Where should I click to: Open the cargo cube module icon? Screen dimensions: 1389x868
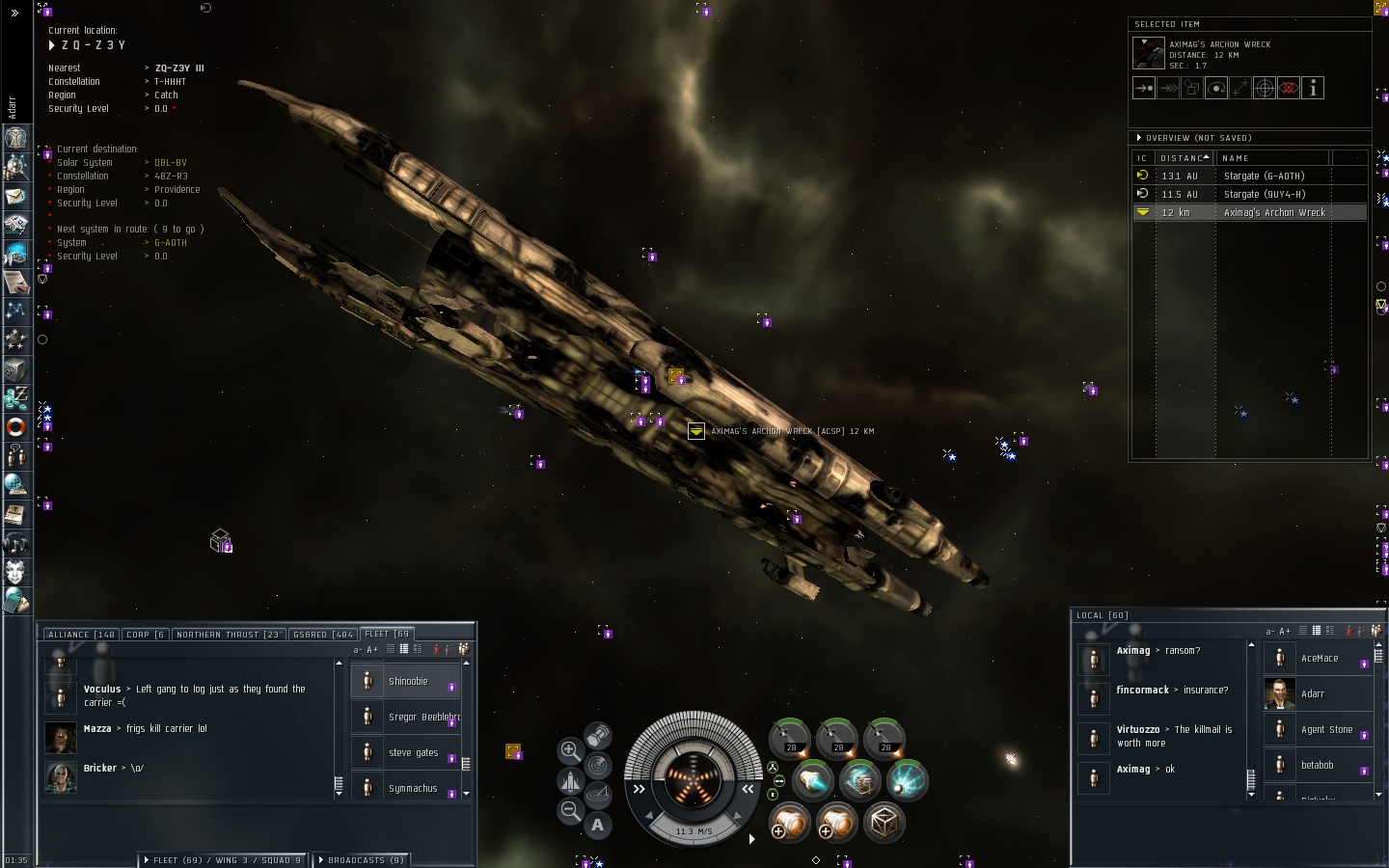884,823
